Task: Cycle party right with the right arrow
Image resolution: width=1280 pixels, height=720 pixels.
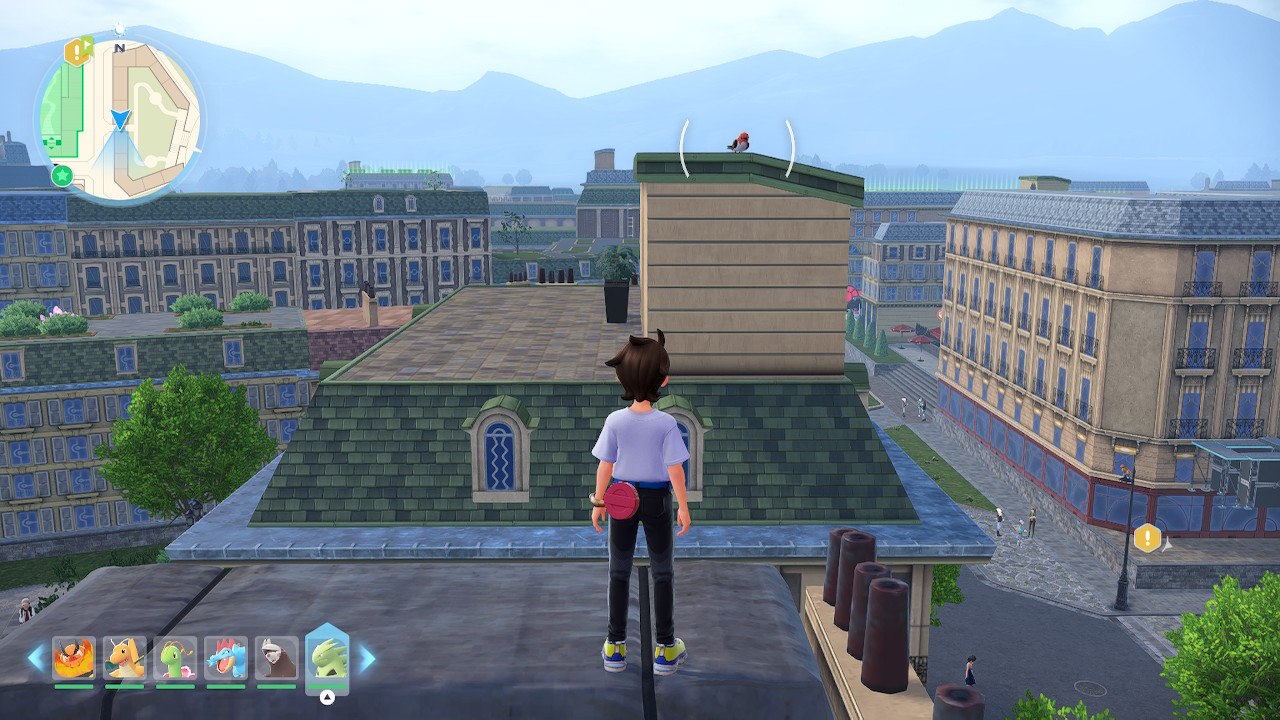Action: pos(367,657)
